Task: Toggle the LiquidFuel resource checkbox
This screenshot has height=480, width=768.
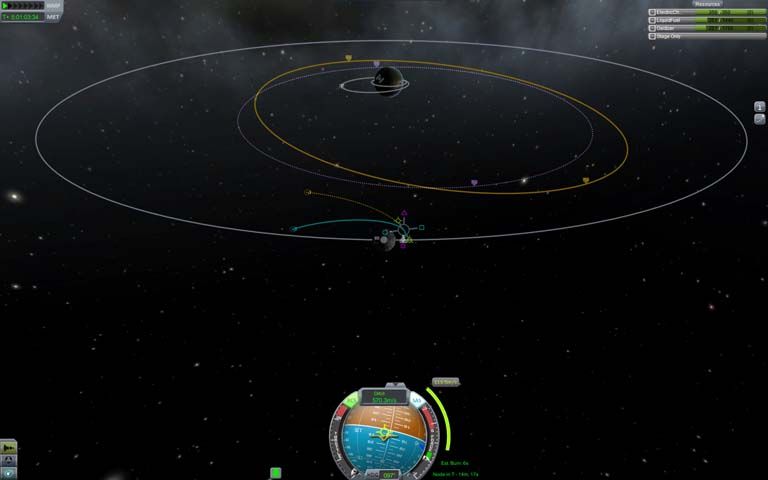Action: click(653, 20)
